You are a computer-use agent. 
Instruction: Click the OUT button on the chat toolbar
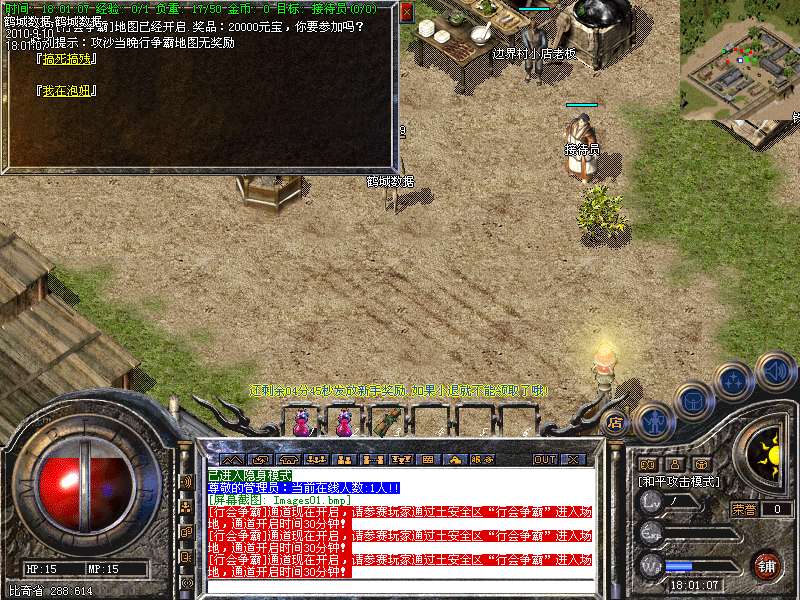[x=545, y=459]
